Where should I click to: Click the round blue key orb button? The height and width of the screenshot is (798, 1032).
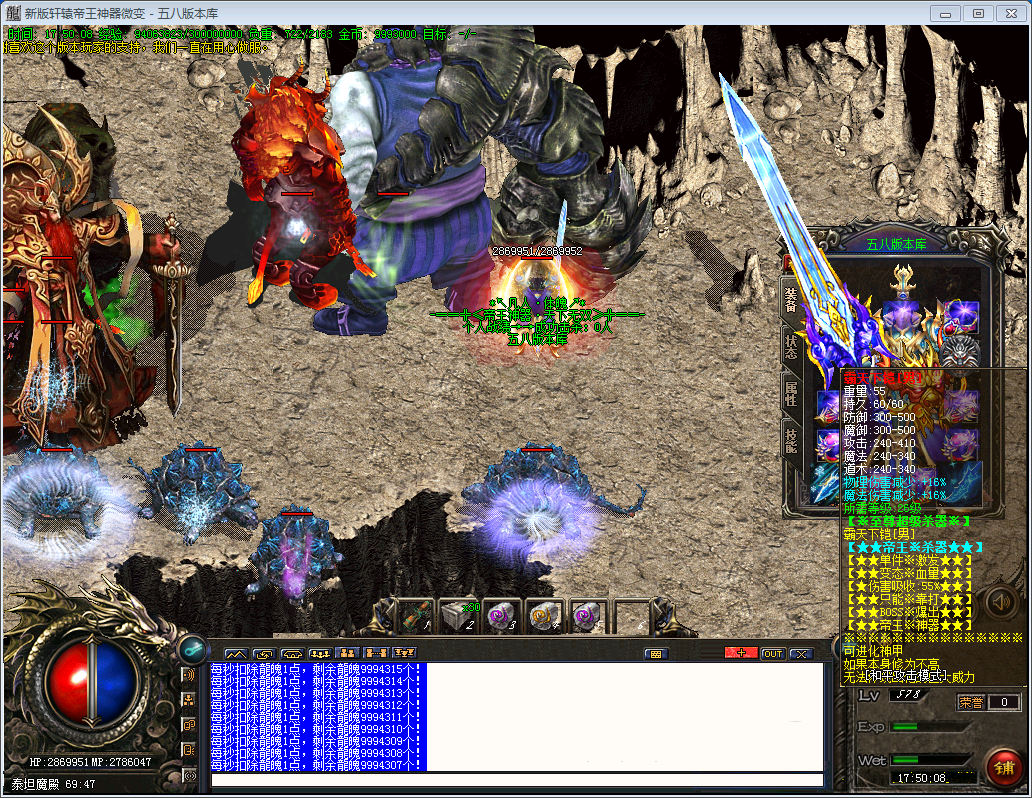[190, 648]
